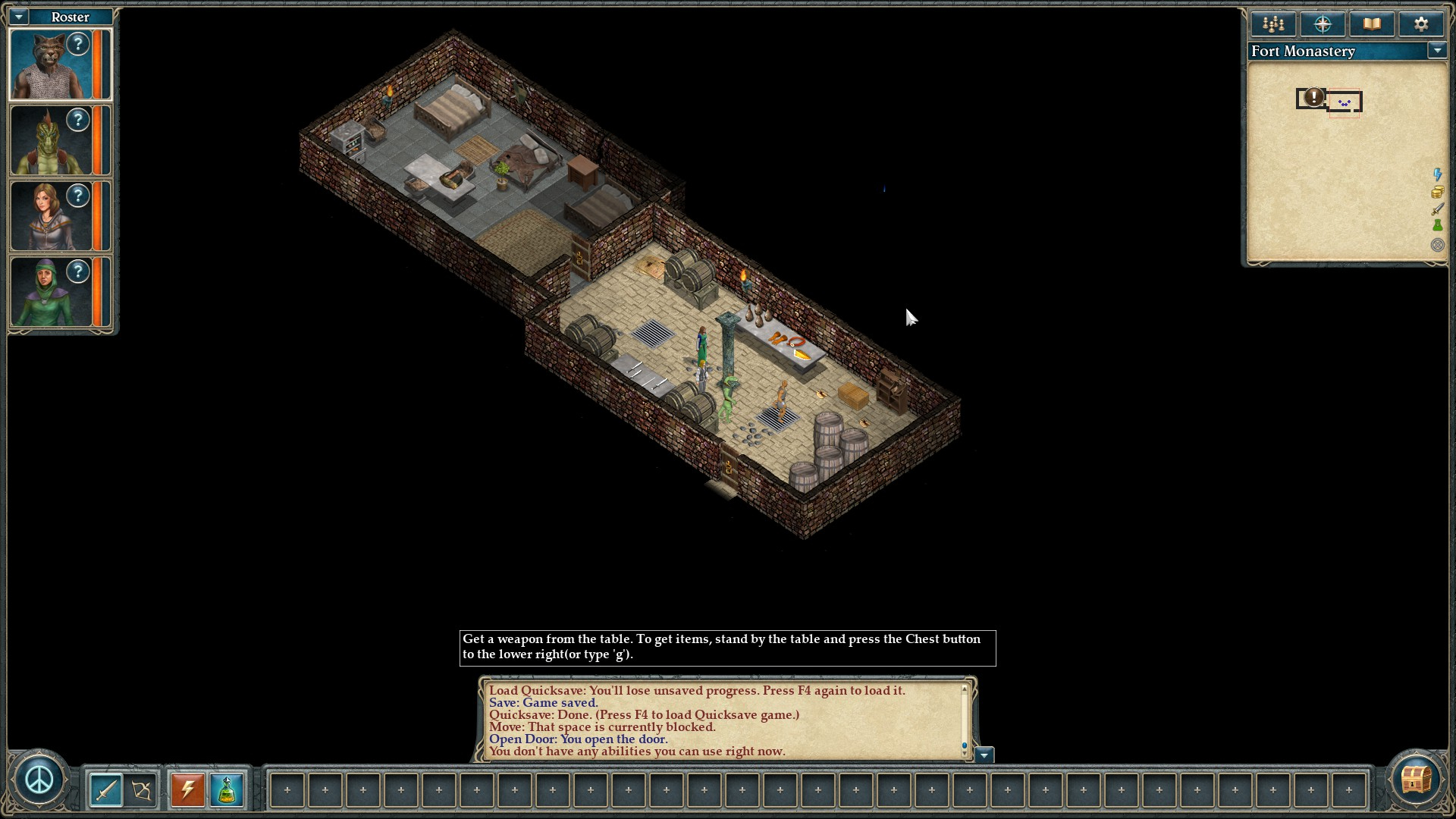Expand the Fort Monastery dropdown arrow
This screenshot has width=1456, height=819.
tap(1436, 51)
